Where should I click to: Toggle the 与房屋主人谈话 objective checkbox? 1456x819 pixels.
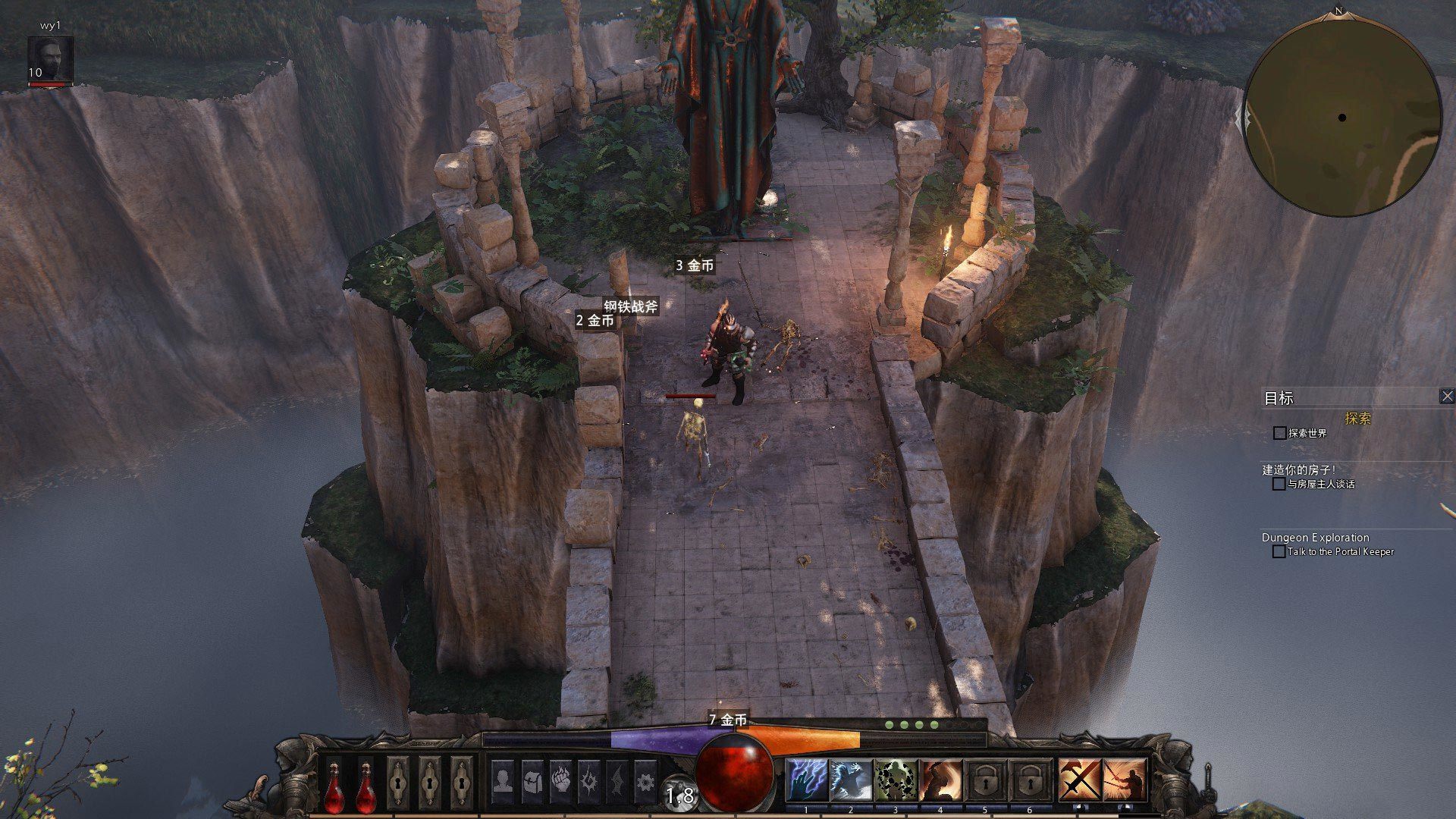pos(1279,484)
